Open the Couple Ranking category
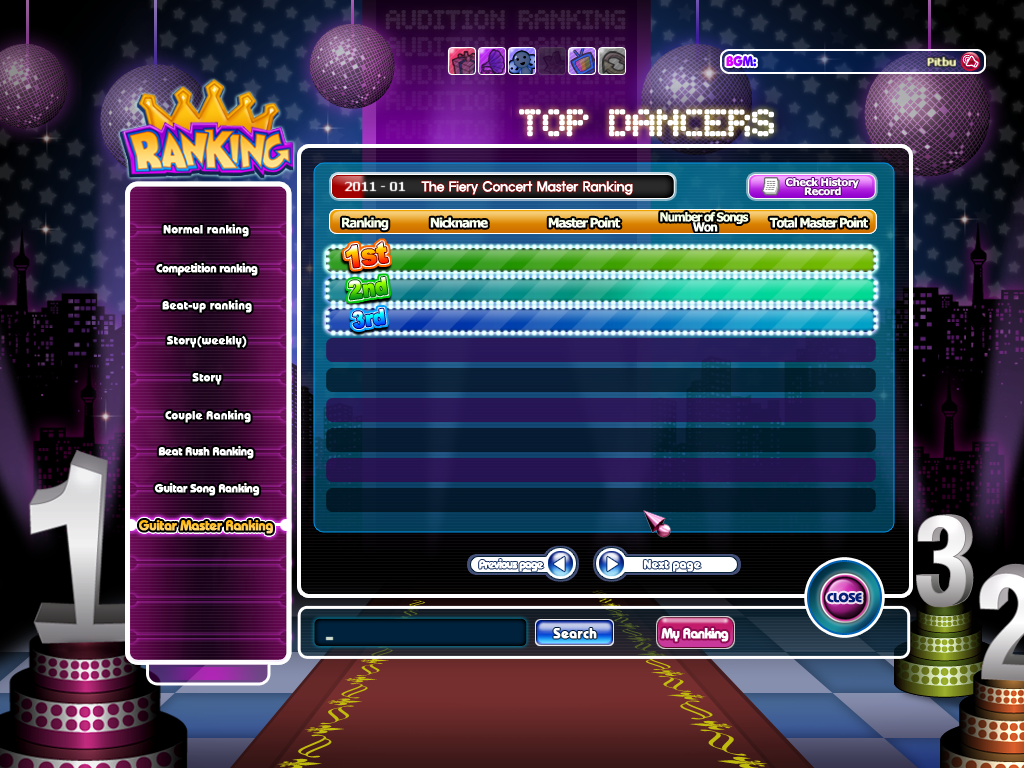The height and width of the screenshot is (768, 1024). coord(207,416)
